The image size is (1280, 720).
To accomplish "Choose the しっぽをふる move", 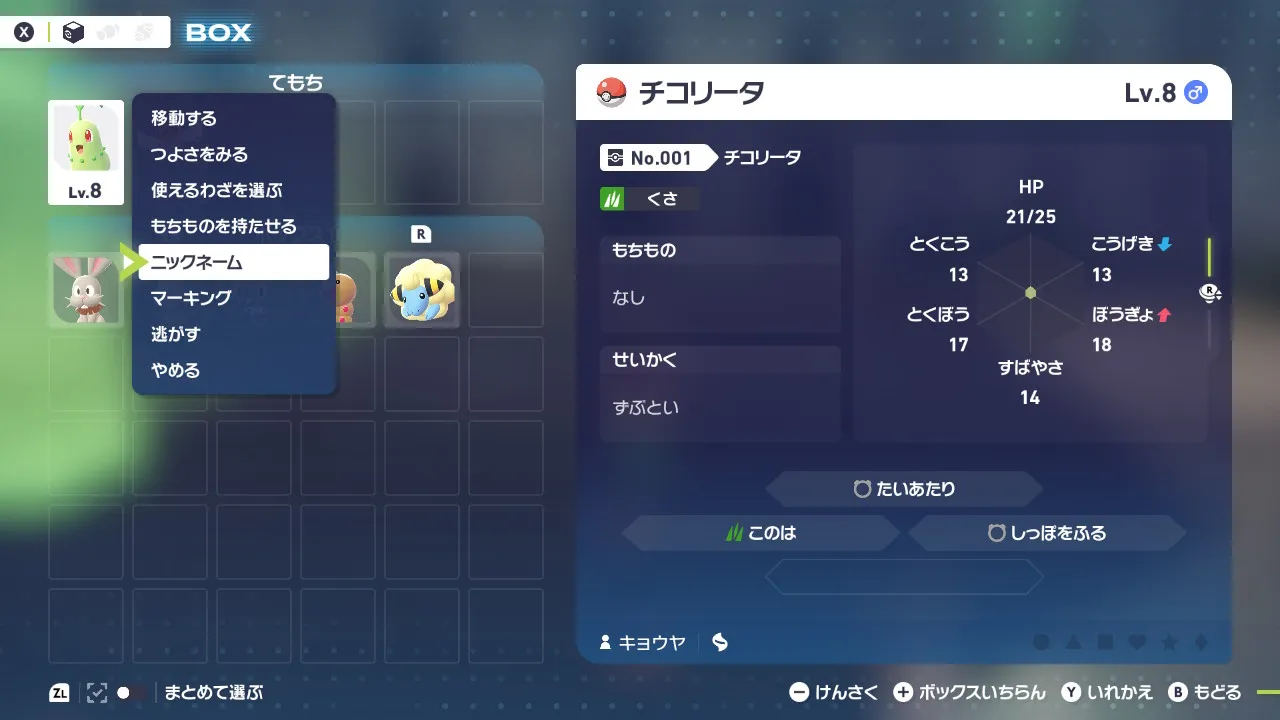I will (1047, 533).
